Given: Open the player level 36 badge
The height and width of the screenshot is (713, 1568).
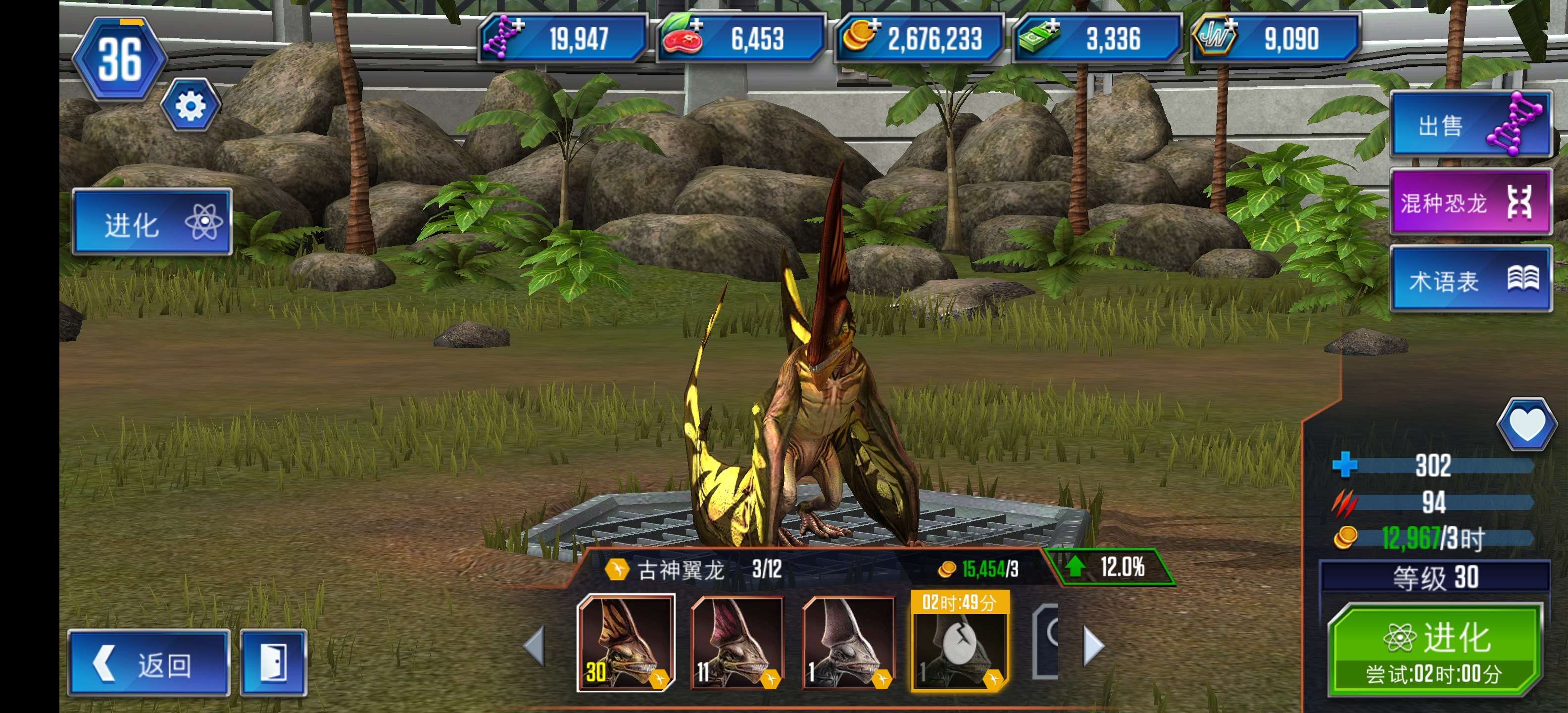Looking at the screenshot, I should click(x=120, y=59).
